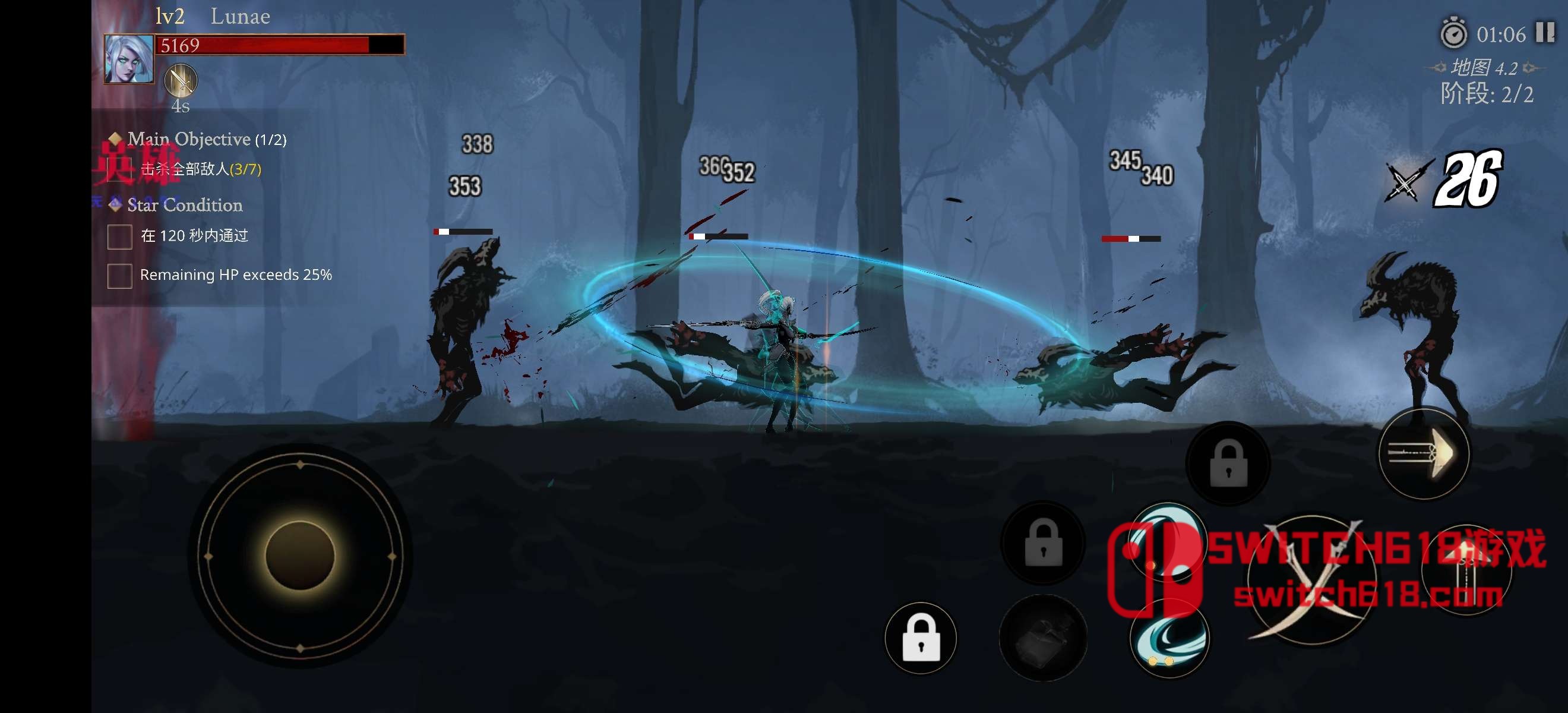Screen dimensions: 1568x713
Task: Tap the locked skill with white padlock
Action: tap(921, 638)
